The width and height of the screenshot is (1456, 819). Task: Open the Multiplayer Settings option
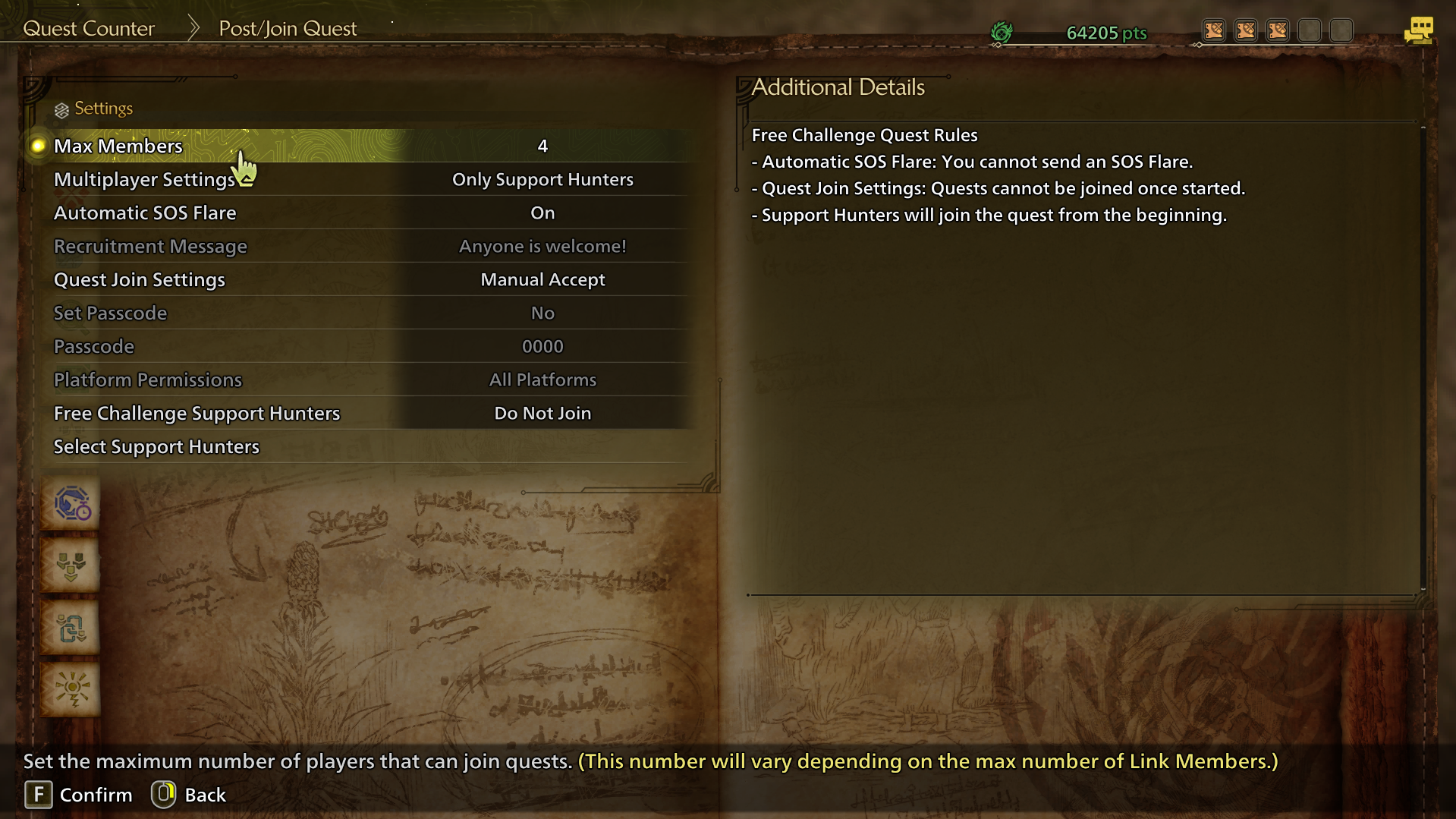coord(364,180)
